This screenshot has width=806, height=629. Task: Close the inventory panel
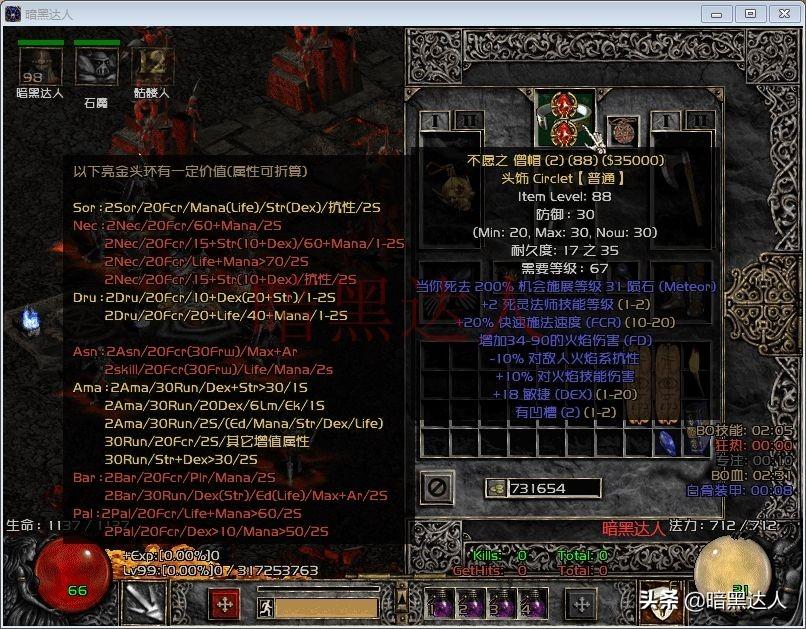coord(435,488)
